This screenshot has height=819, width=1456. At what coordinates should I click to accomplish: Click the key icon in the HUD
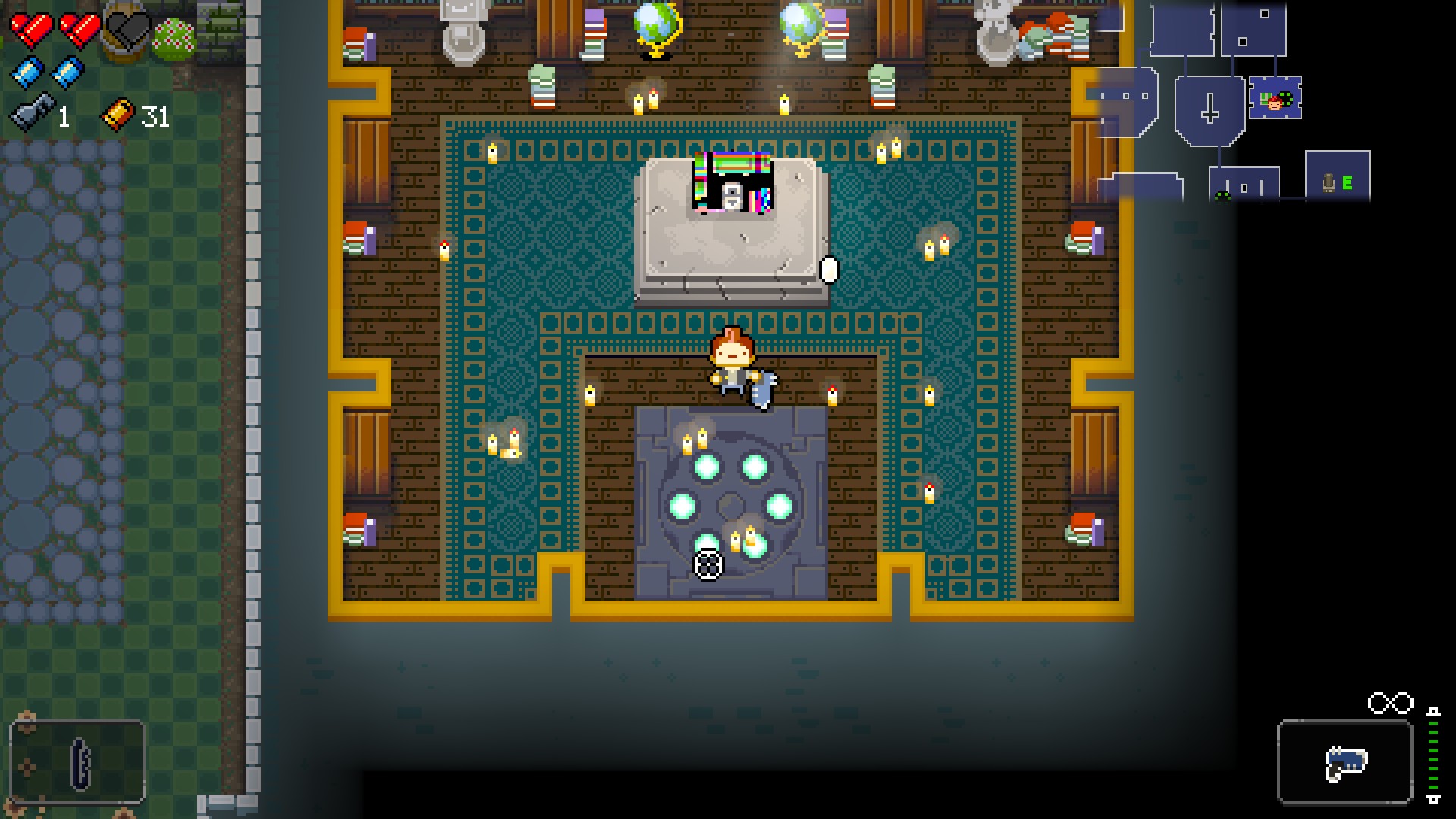coord(31,112)
